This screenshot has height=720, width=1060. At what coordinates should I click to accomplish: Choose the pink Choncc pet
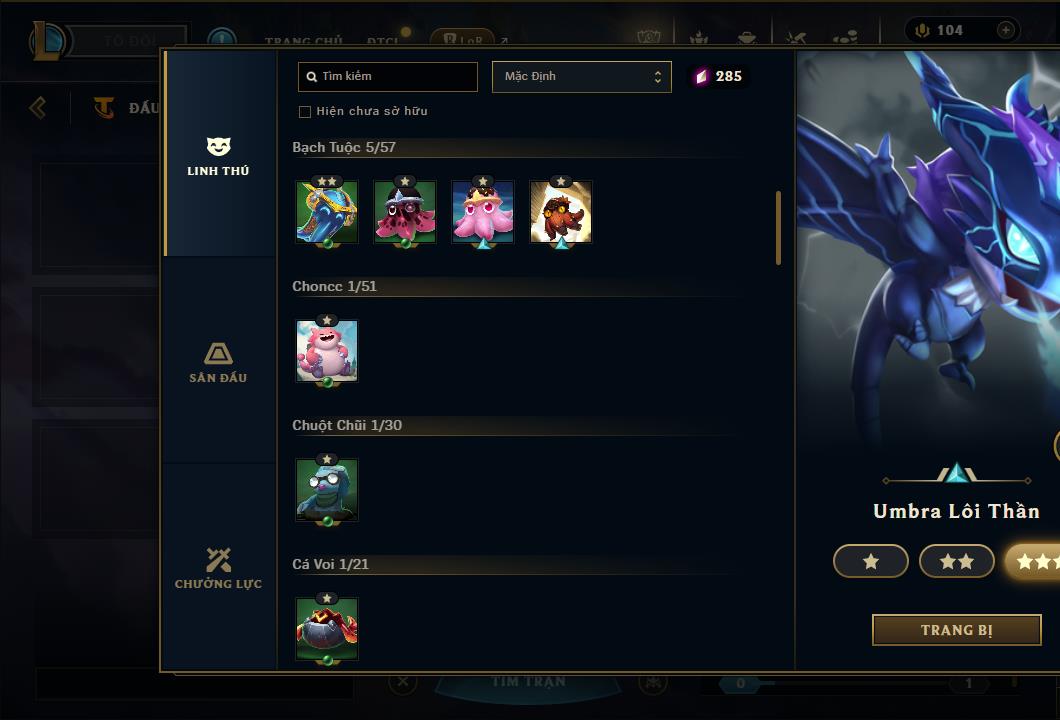tap(327, 350)
